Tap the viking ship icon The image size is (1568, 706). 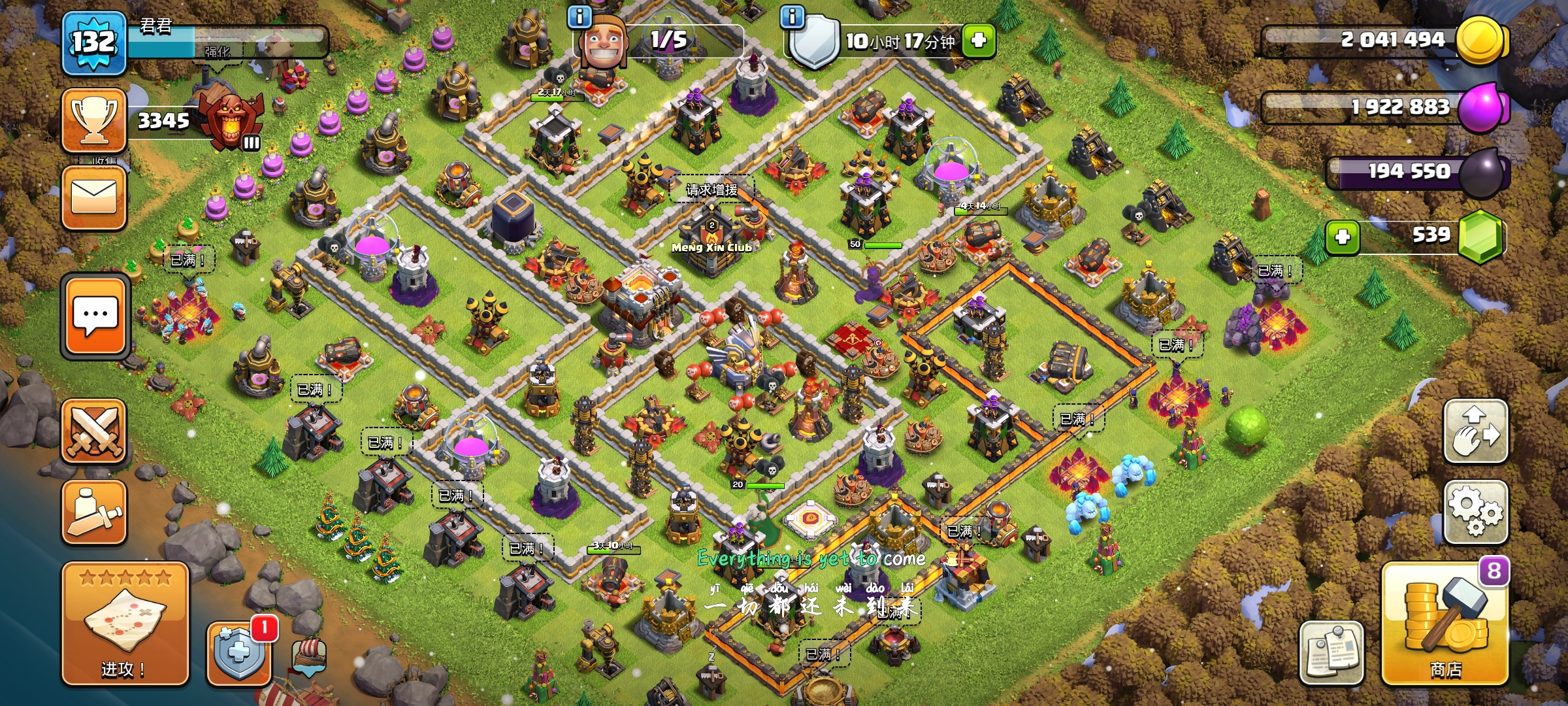pyautogui.click(x=309, y=655)
